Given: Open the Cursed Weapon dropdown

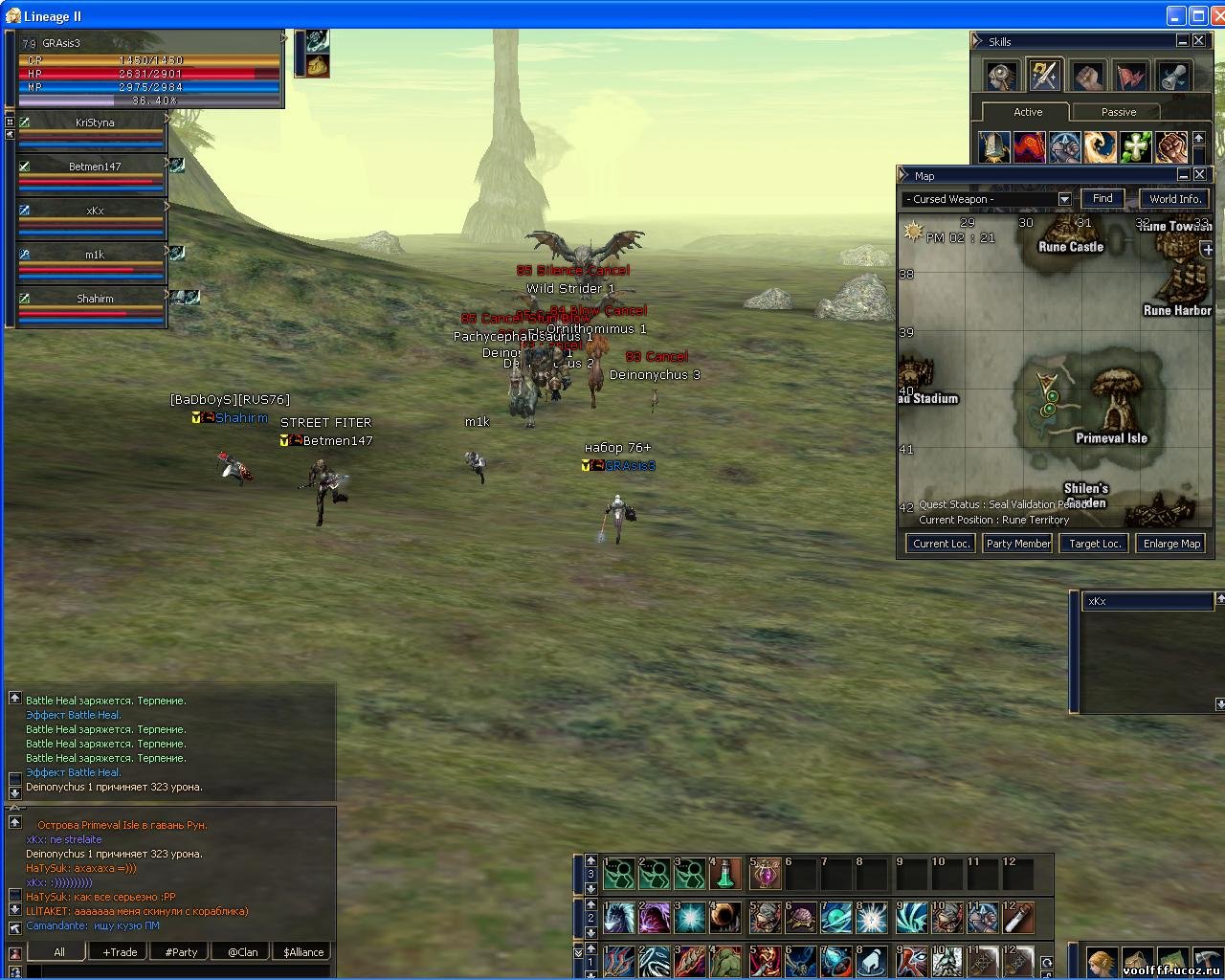Looking at the screenshot, I should [1064, 199].
